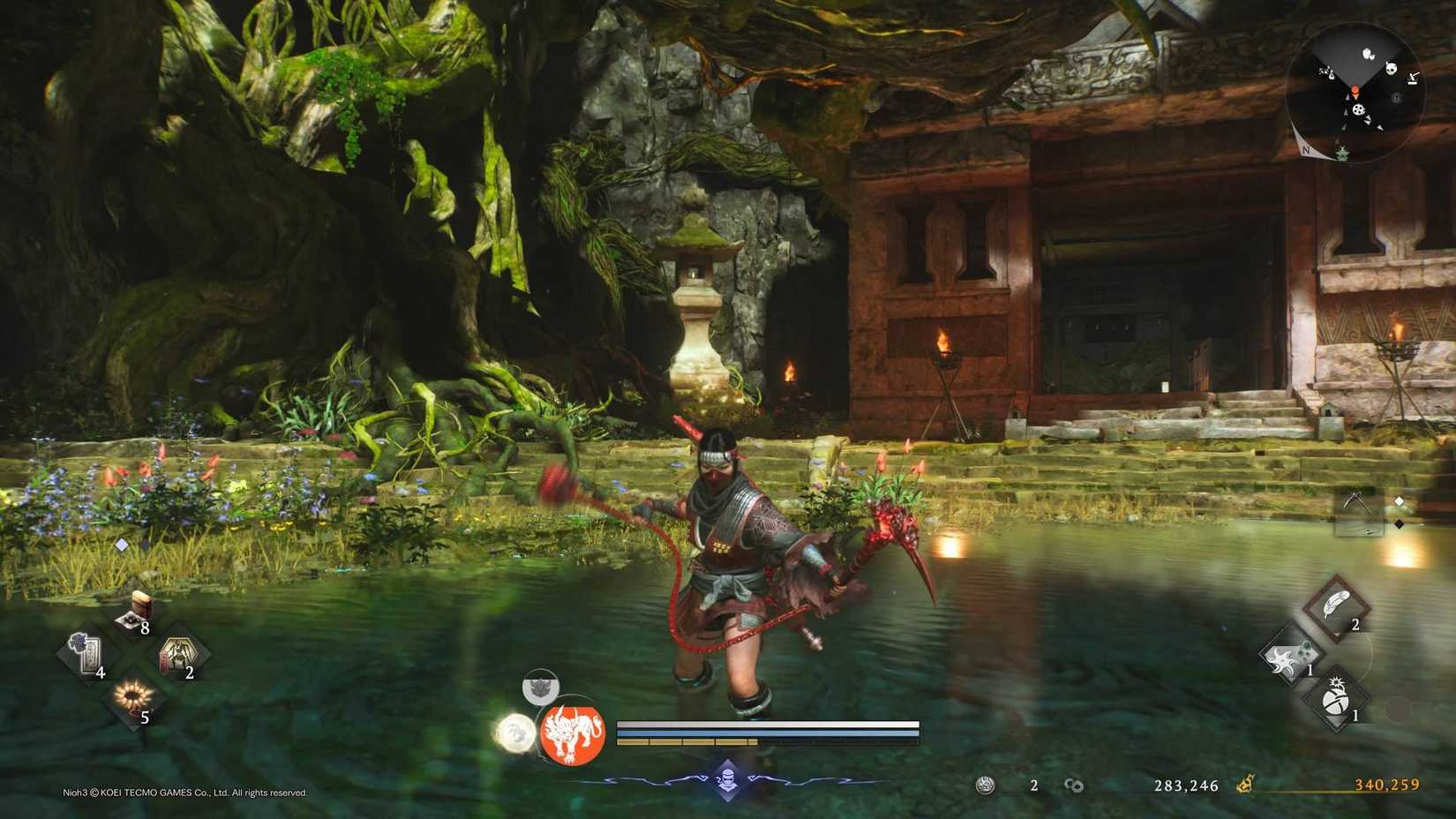Viewport: 1456px width, 819px height.
Task: Toggle the black diamond stance indicator
Action: (1399, 525)
